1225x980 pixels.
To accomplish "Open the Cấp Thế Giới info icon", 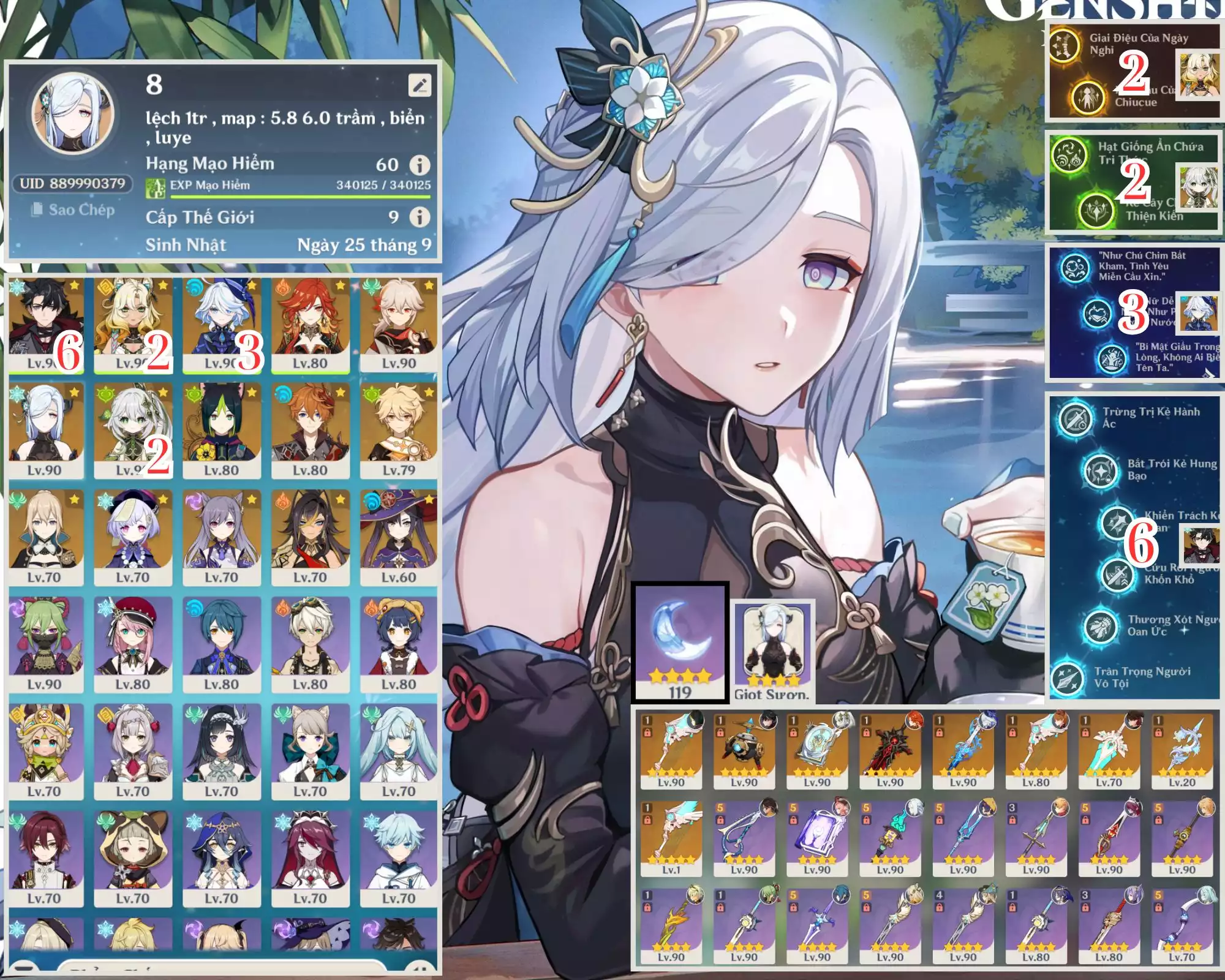I will pyautogui.click(x=420, y=217).
